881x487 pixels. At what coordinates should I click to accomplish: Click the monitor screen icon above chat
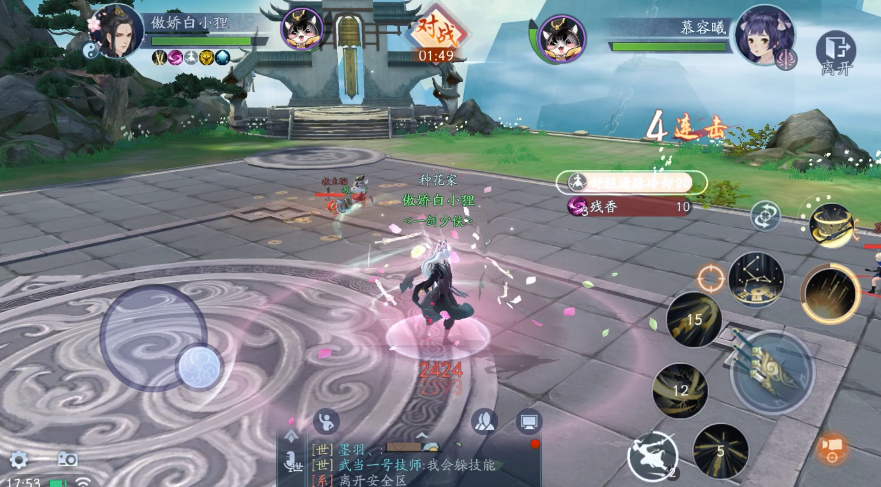[529, 421]
